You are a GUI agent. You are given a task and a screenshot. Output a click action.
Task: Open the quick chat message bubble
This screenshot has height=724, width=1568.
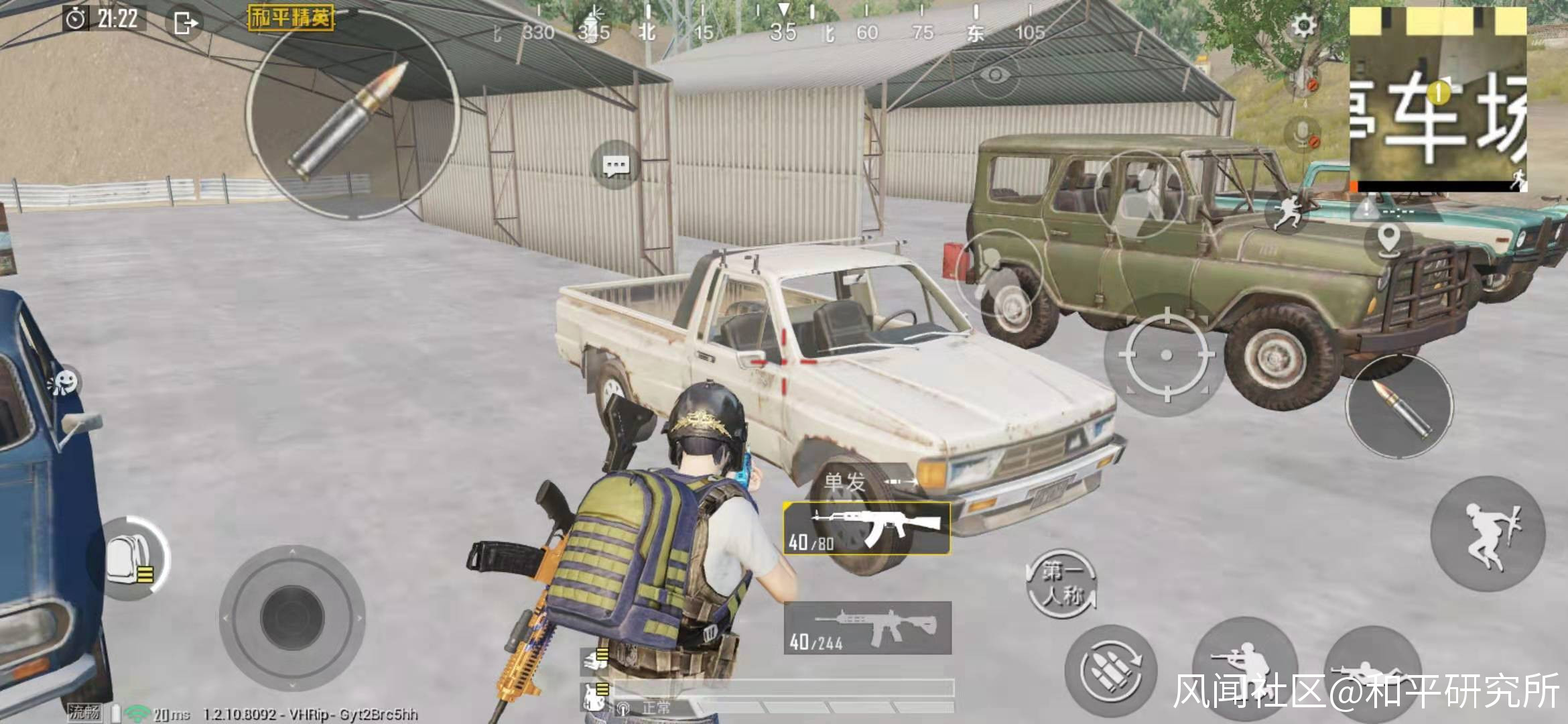pos(615,165)
